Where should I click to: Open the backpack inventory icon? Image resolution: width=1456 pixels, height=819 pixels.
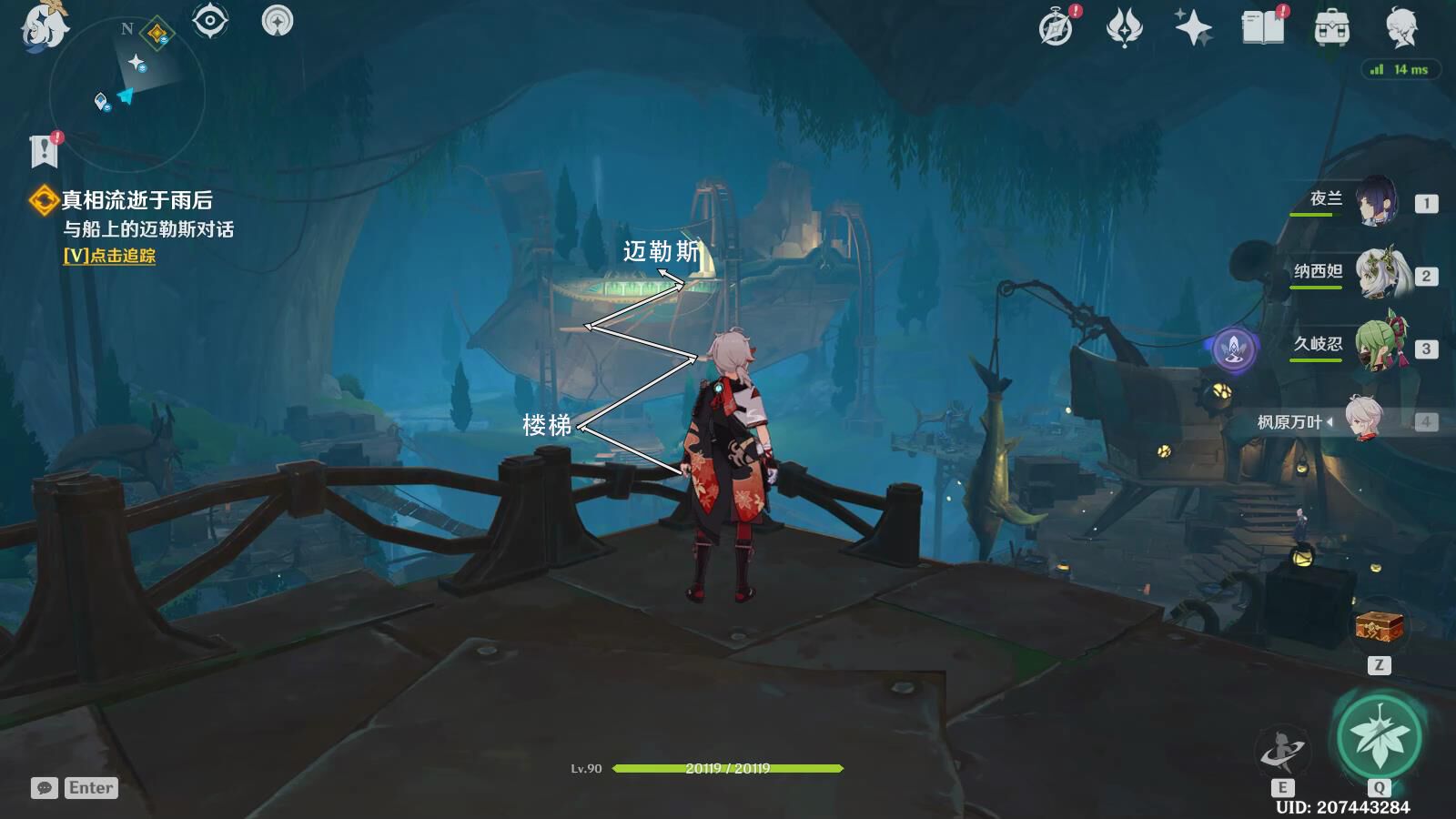[1331, 29]
